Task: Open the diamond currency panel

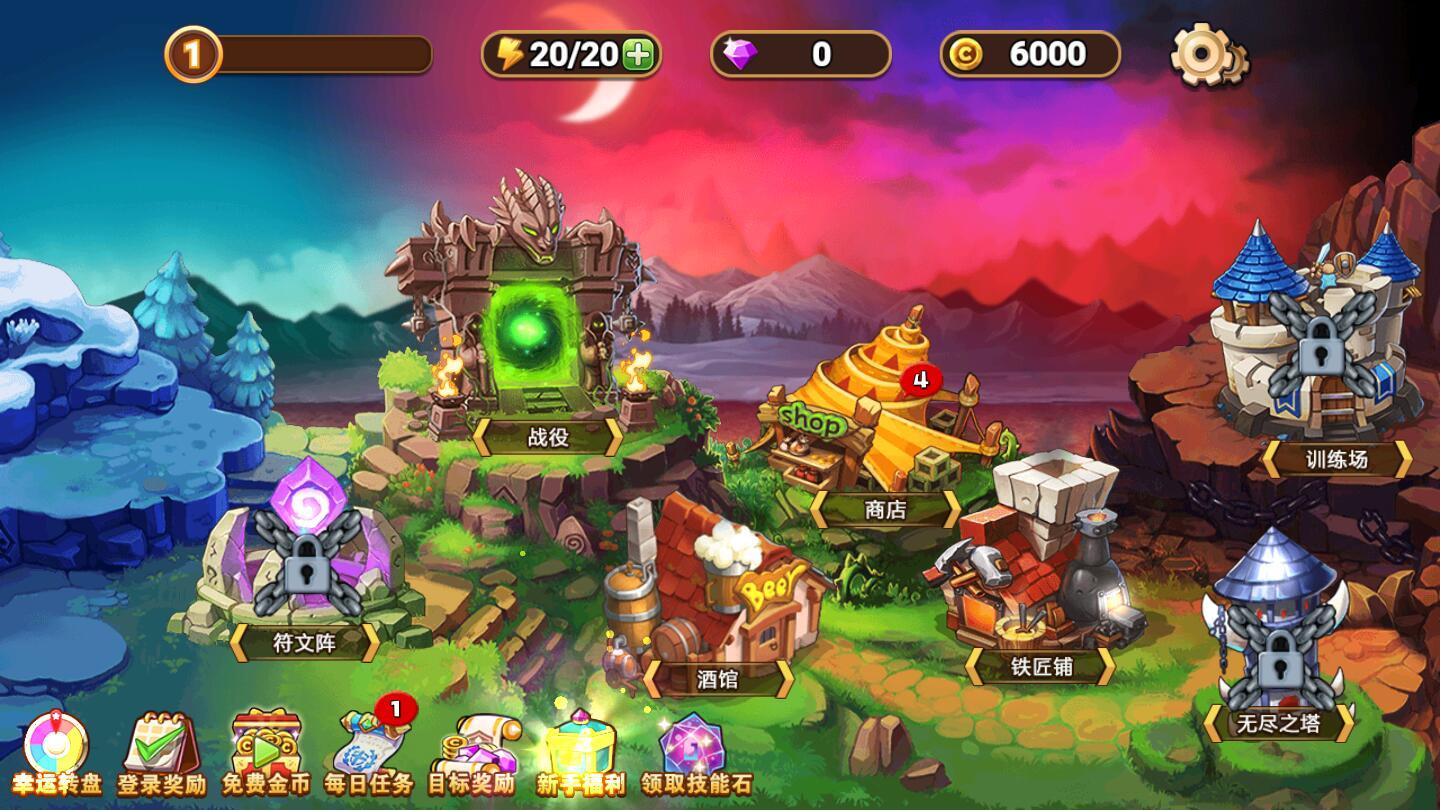Action: pyautogui.click(x=800, y=55)
